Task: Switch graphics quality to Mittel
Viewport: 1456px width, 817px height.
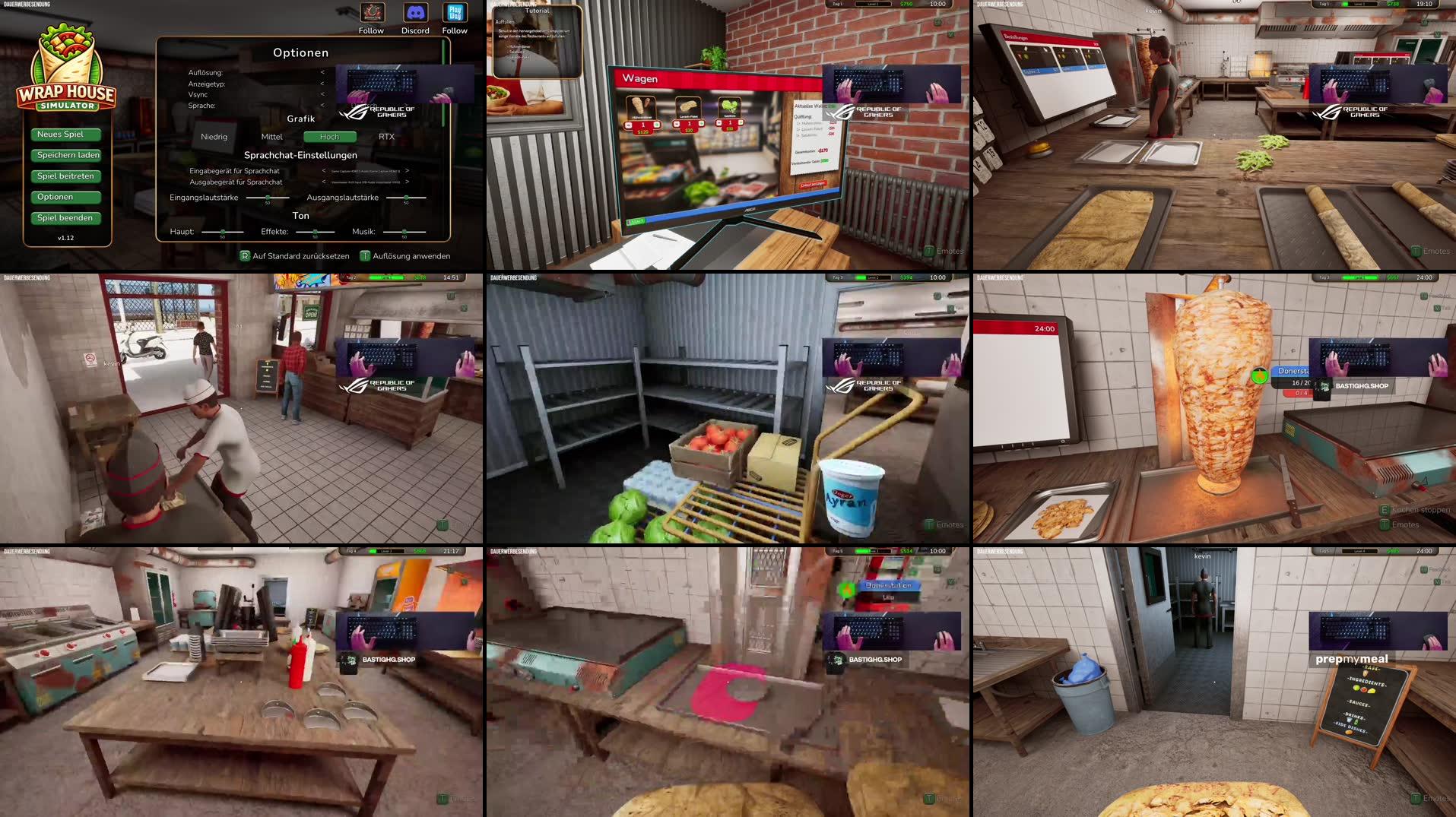Action: pos(271,137)
